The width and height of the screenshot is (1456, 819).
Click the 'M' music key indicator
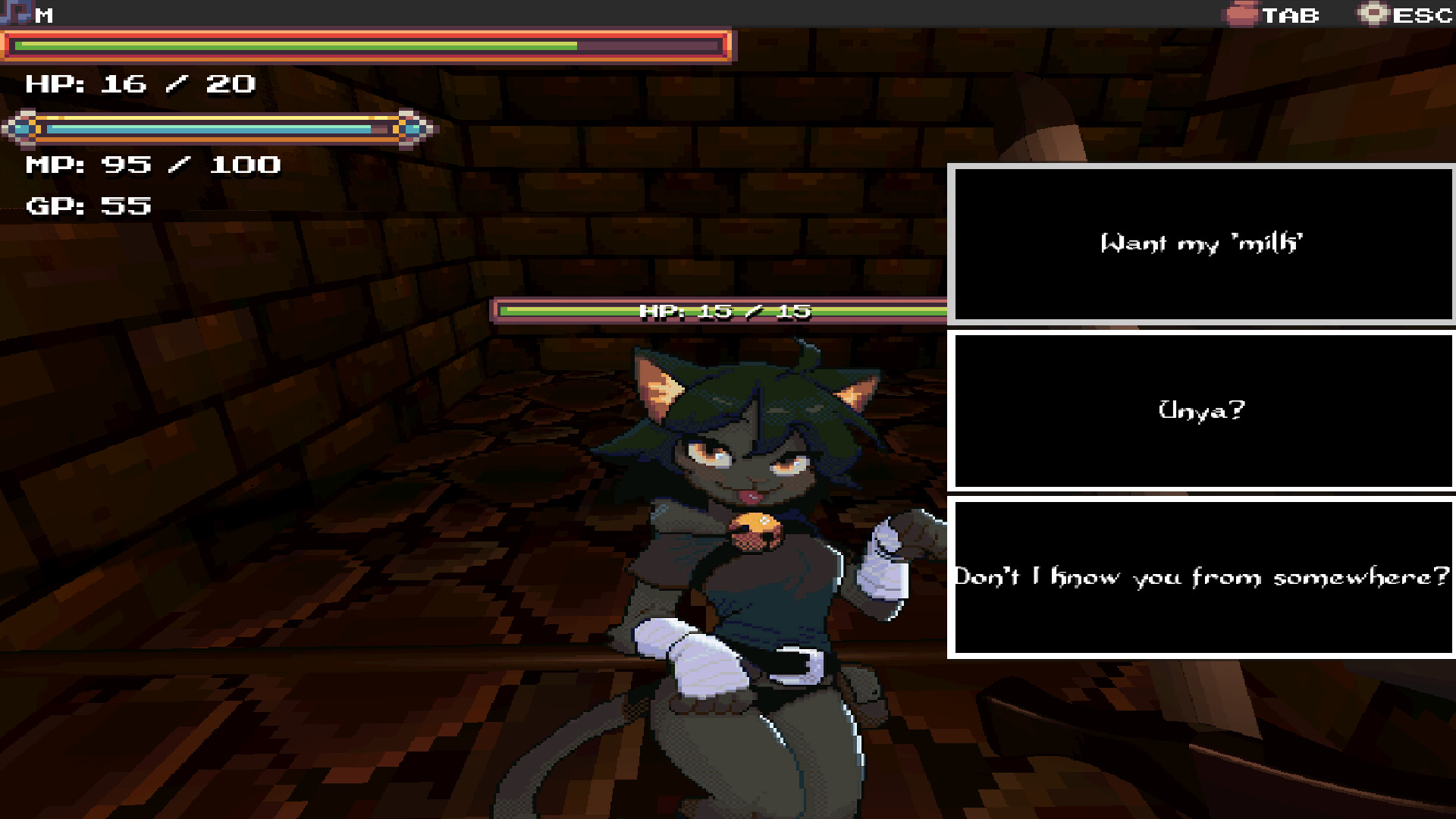click(x=43, y=13)
